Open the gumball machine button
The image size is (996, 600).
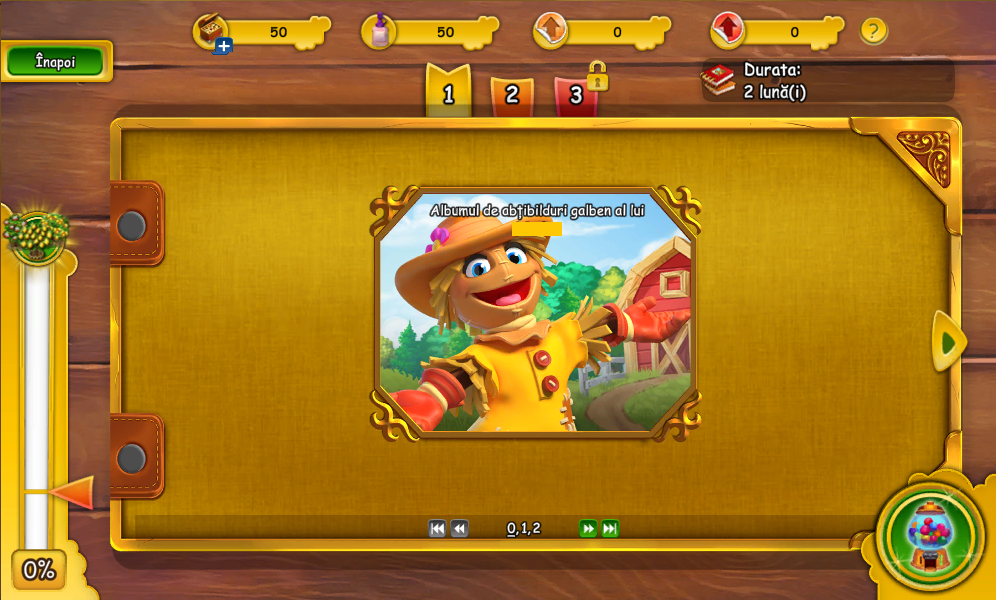930,535
